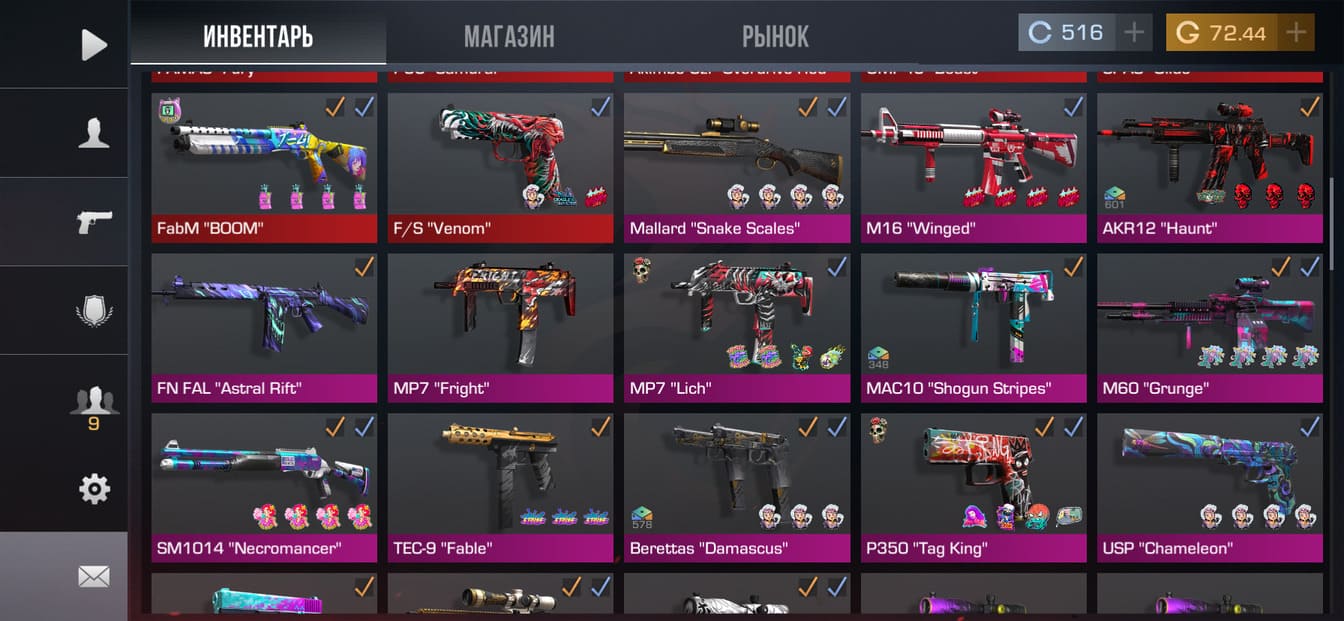
Task: Choose the F/S "Venom" skin
Action: point(500,167)
